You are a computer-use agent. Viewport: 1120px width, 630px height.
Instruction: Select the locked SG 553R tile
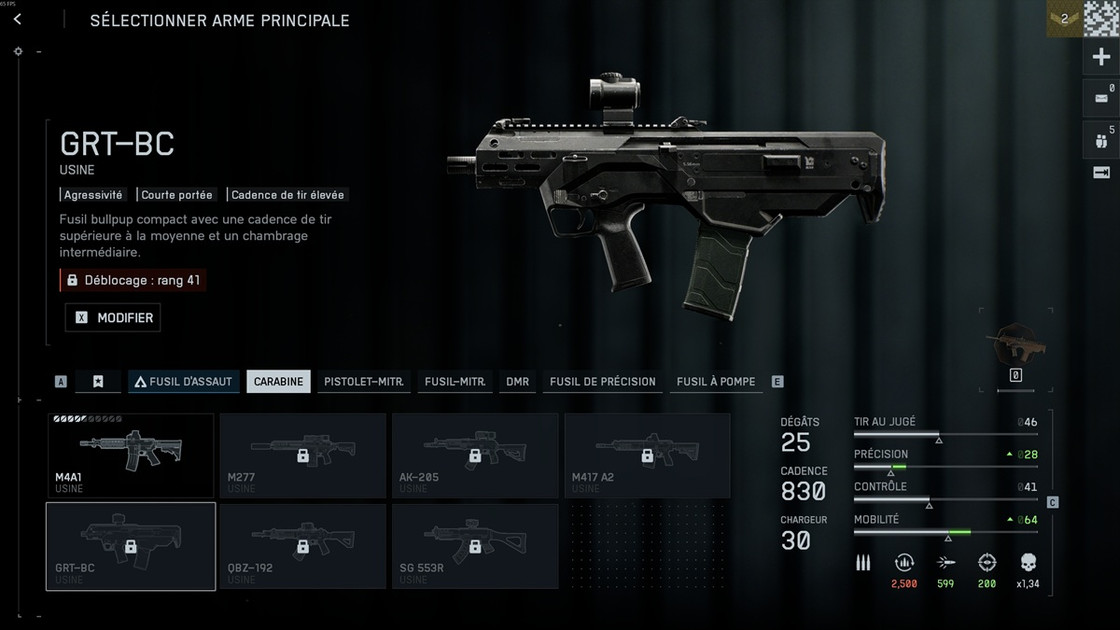click(475, 546)
